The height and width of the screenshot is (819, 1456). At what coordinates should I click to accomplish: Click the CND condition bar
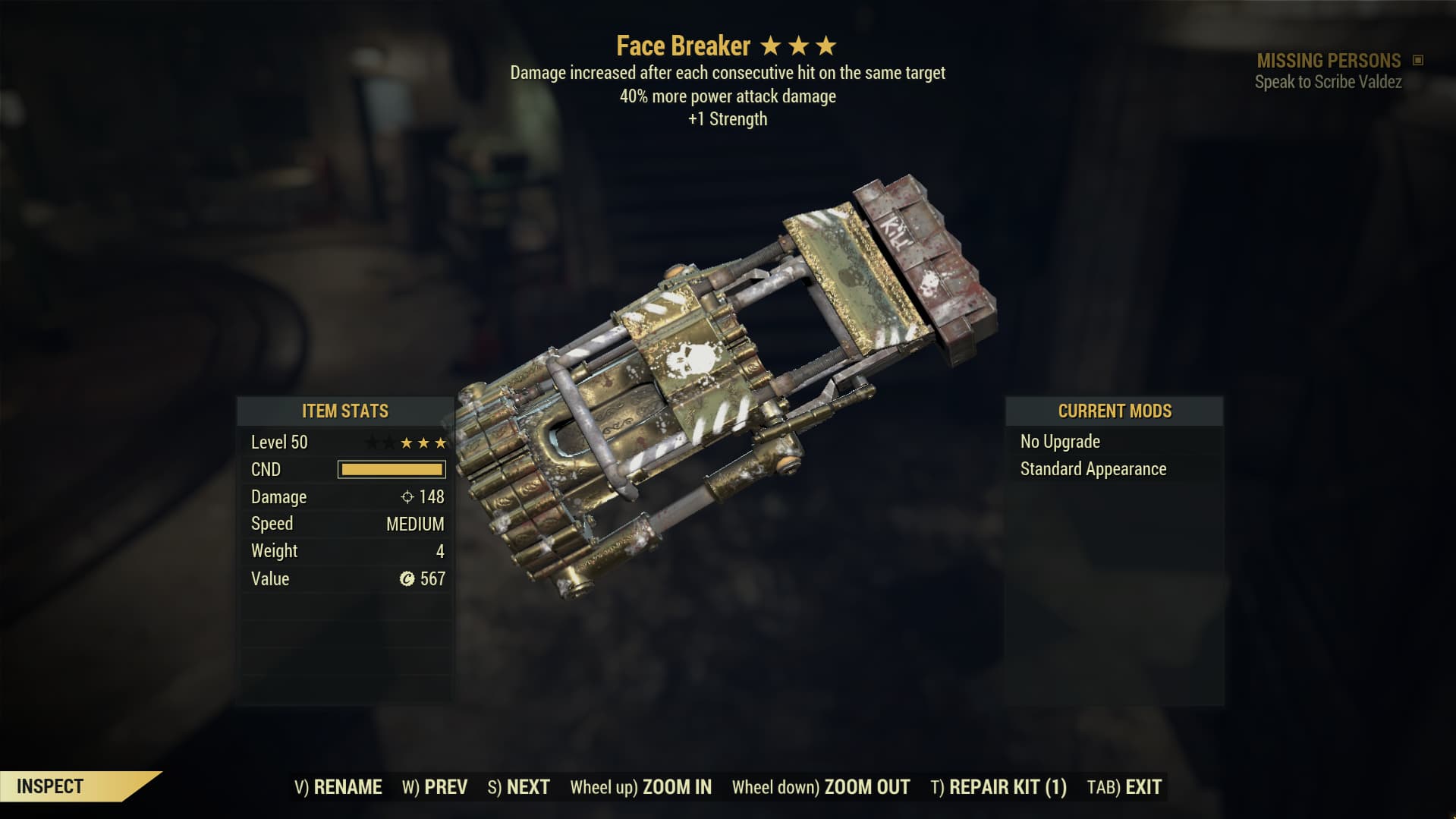[391, 470]
